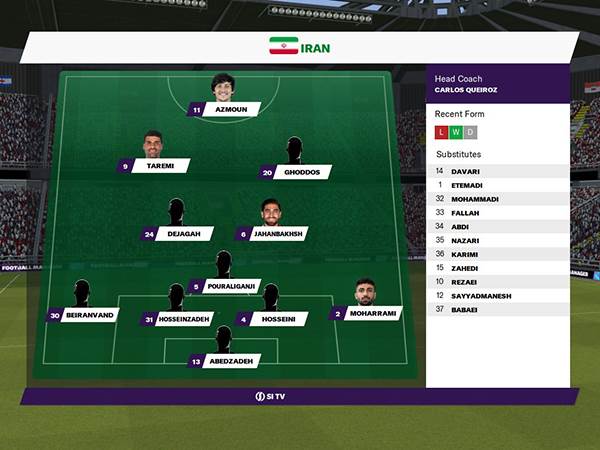Select Azmoun's name tag in the lineup

[225, 110]
